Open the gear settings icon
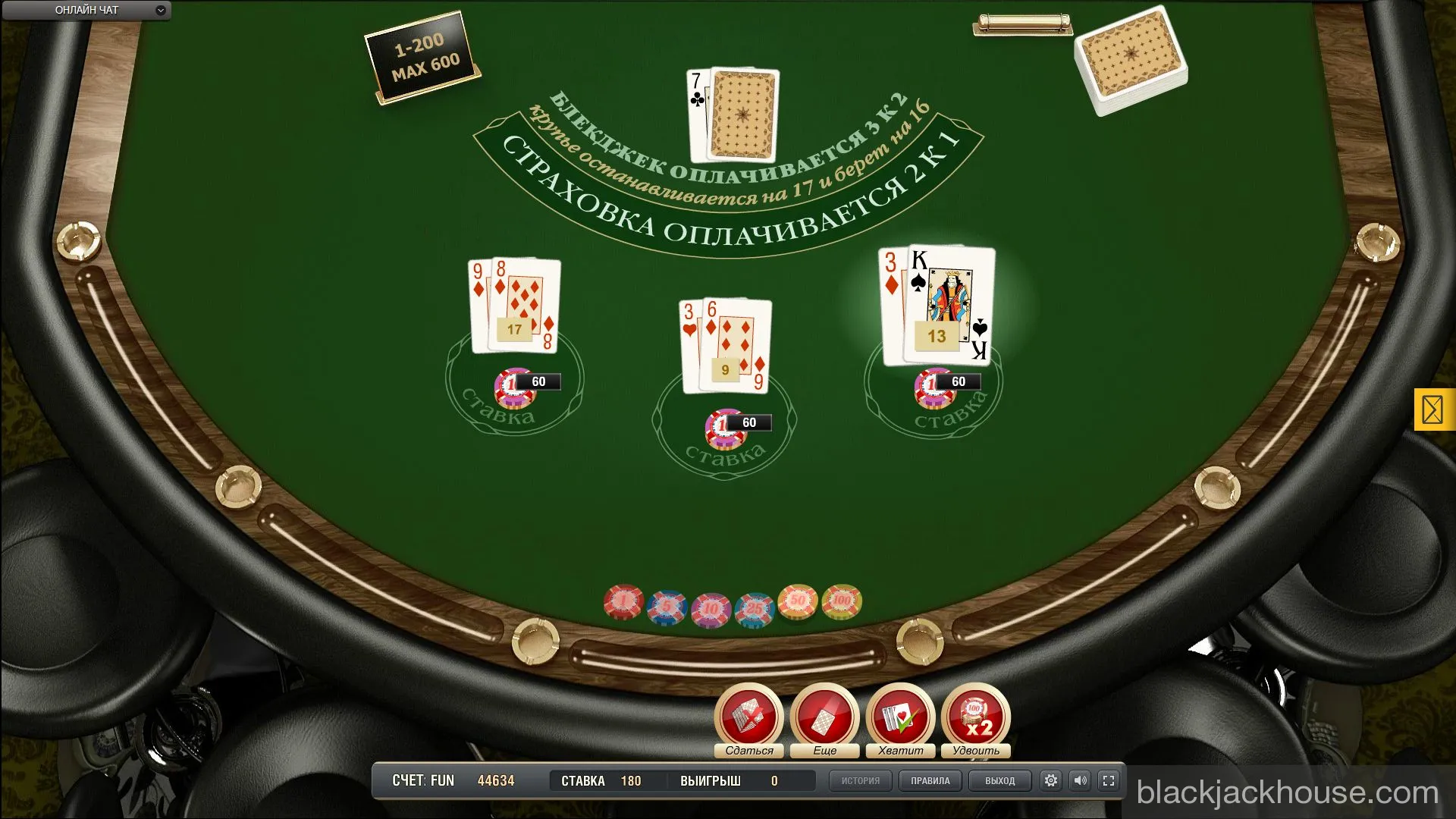The image size is (1456, 819). (1050, 780)
